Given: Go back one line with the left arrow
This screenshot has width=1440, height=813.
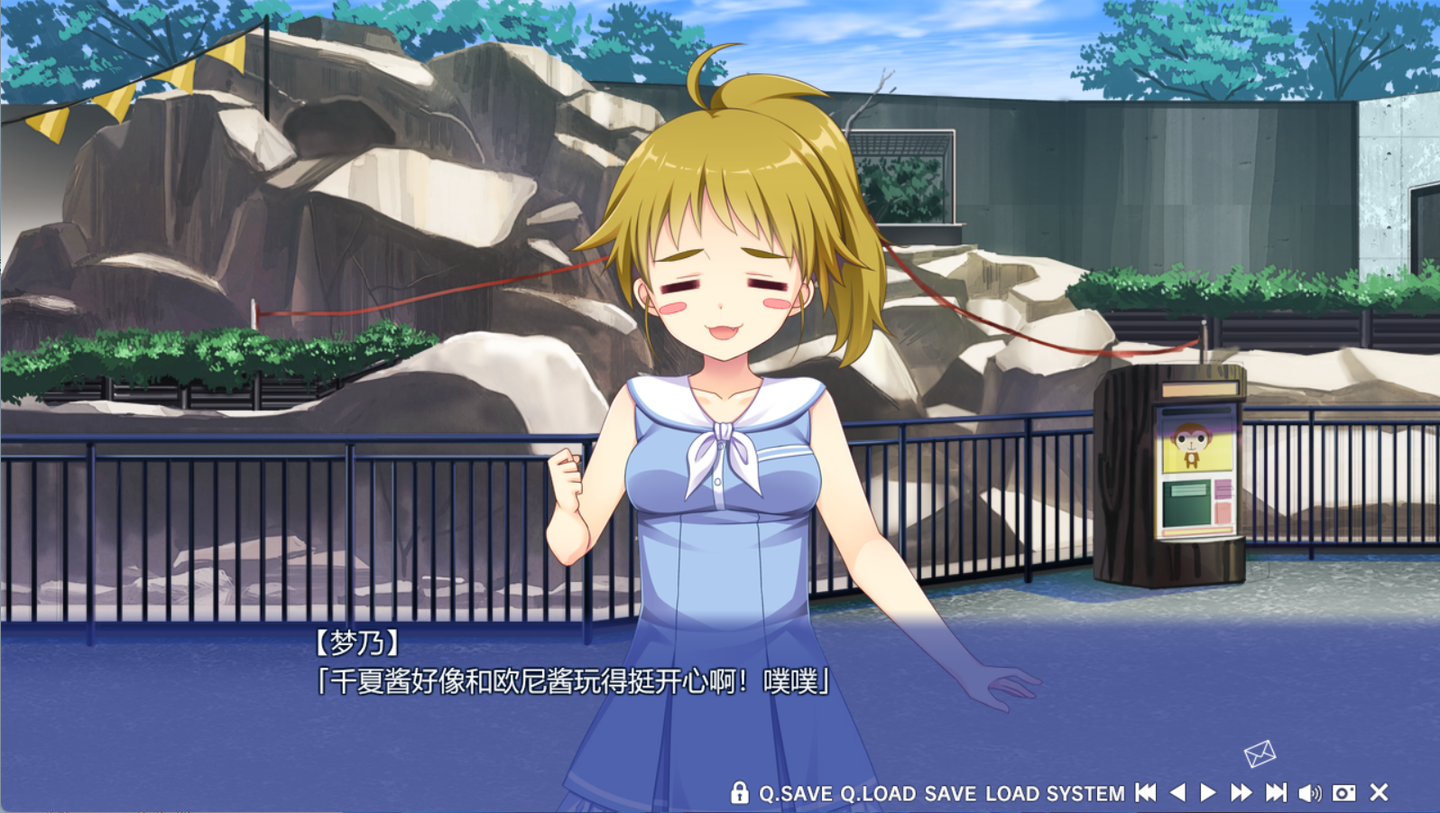Looking at the screenshot, I should pos(1177,793).
